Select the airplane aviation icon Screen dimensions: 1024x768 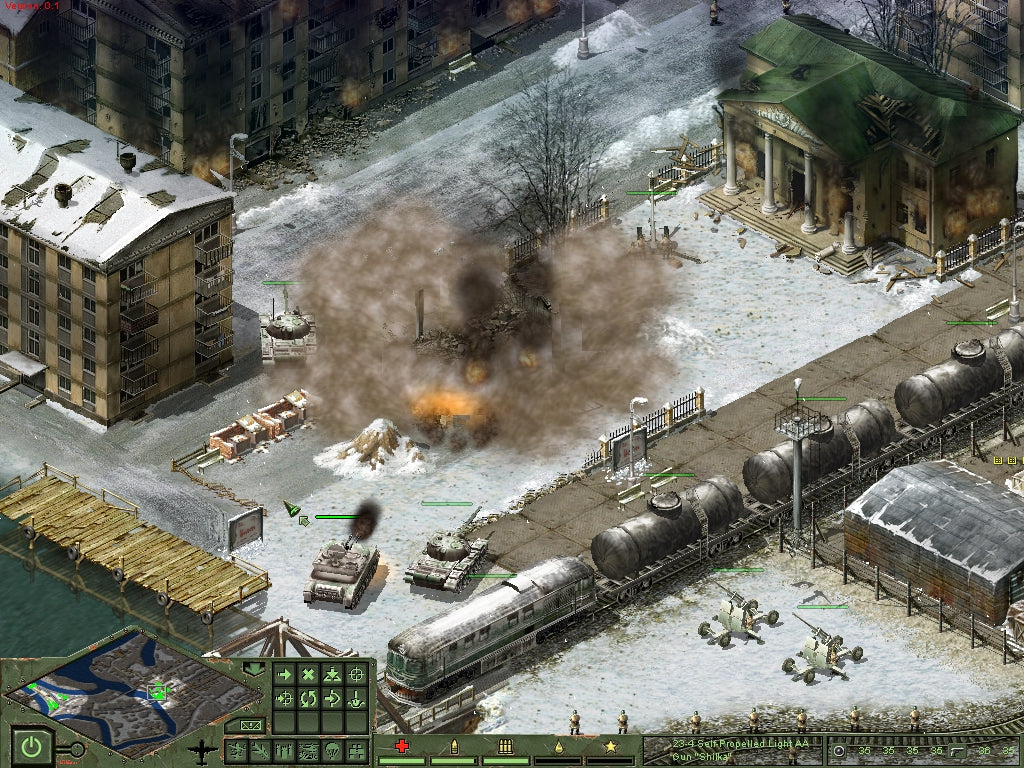203,750
